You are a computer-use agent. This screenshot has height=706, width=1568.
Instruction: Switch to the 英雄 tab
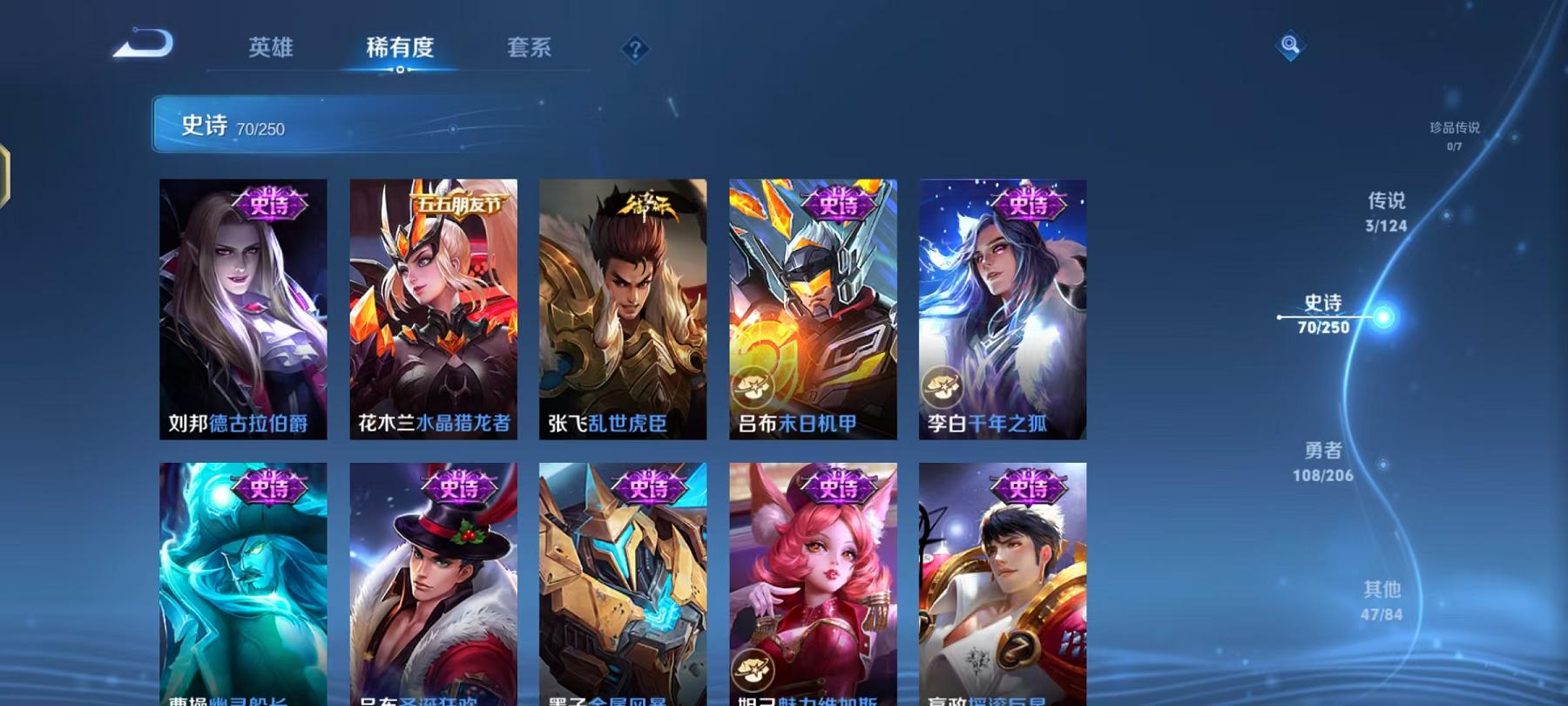269,49
